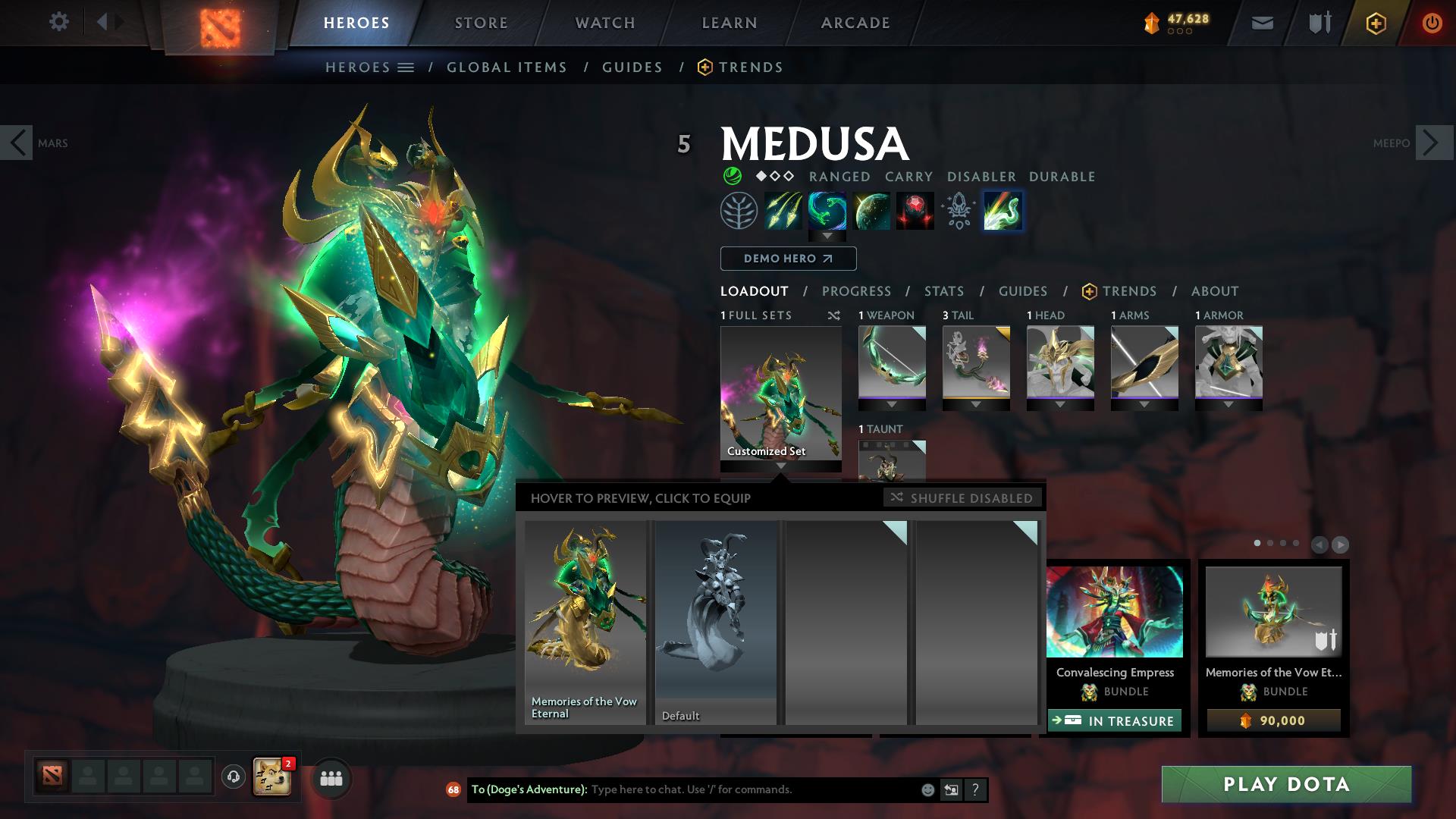Click the Shuffle Disabled toggle
The image size is (1456, 819).
[x=962, y=498]
